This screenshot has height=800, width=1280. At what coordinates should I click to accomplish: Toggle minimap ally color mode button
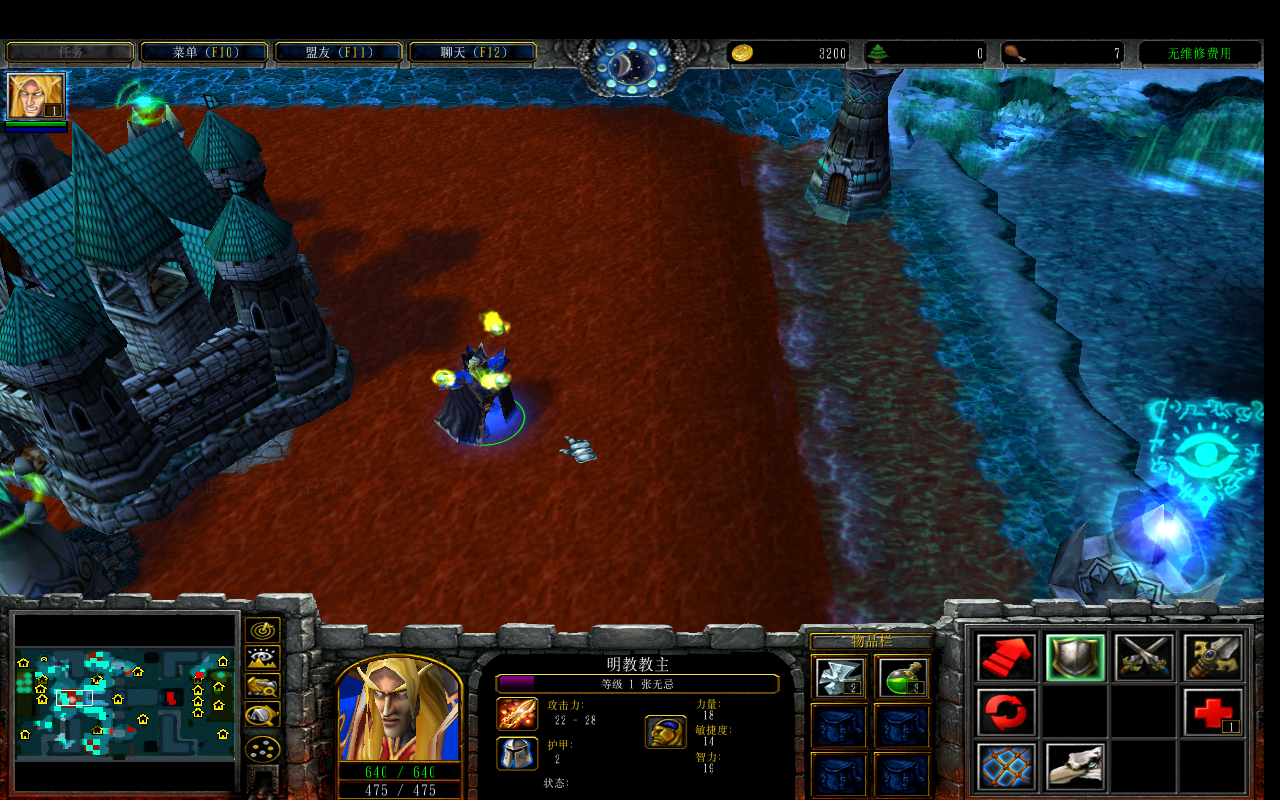click(x=262, y=687)
